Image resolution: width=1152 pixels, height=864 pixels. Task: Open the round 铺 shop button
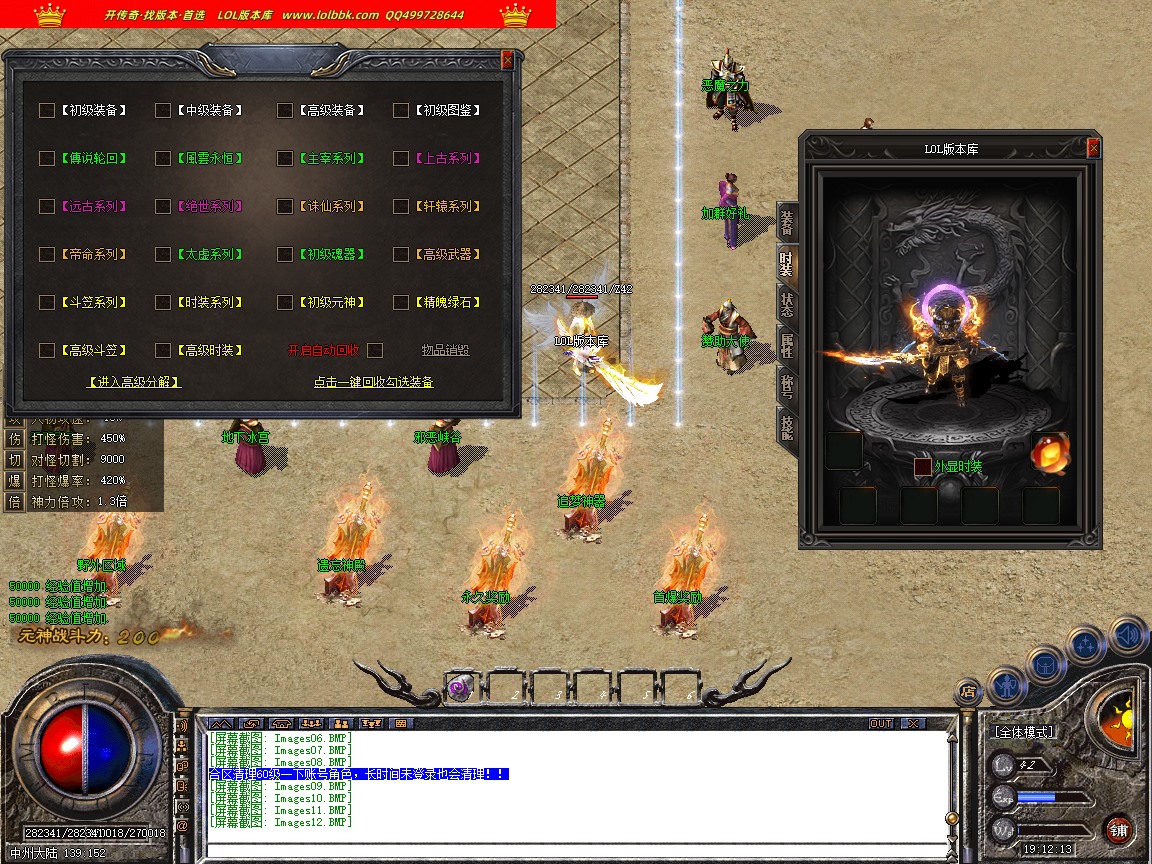(1118, 829)
